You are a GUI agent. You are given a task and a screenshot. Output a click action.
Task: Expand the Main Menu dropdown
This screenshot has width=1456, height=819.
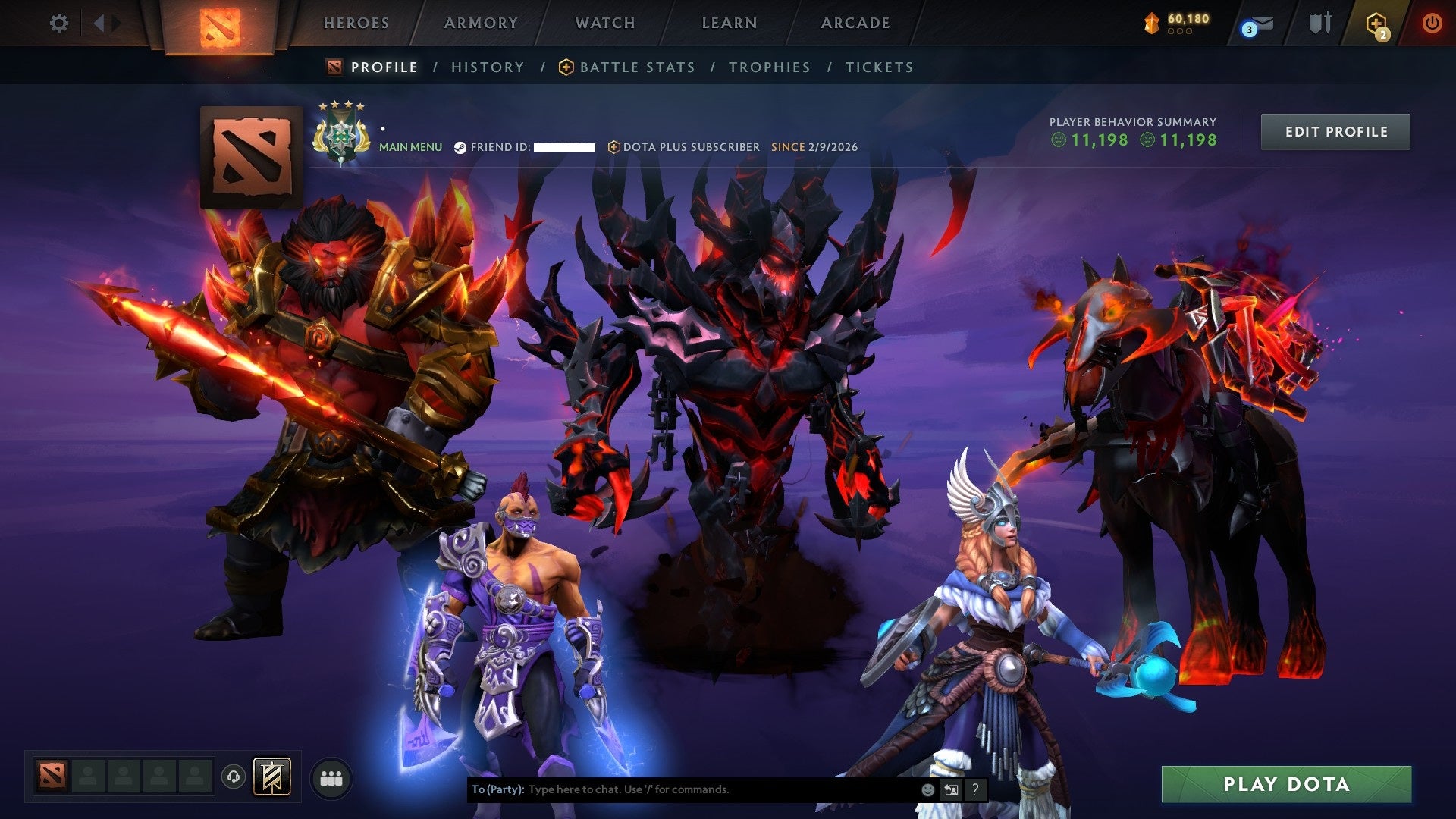(x=409, y=147)
